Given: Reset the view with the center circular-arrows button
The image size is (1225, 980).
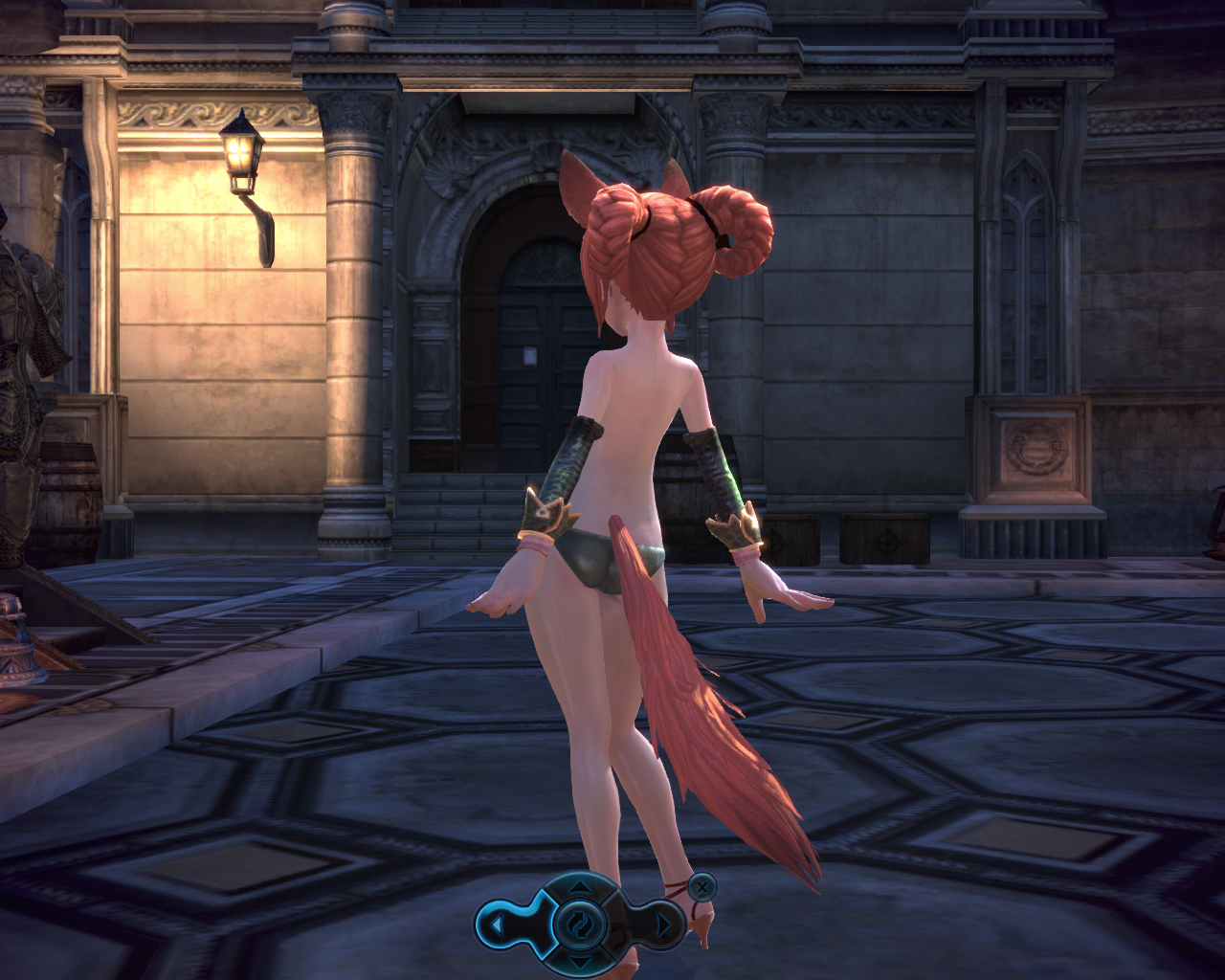Looking at the screenshot, I should click(x=580, y=924).
